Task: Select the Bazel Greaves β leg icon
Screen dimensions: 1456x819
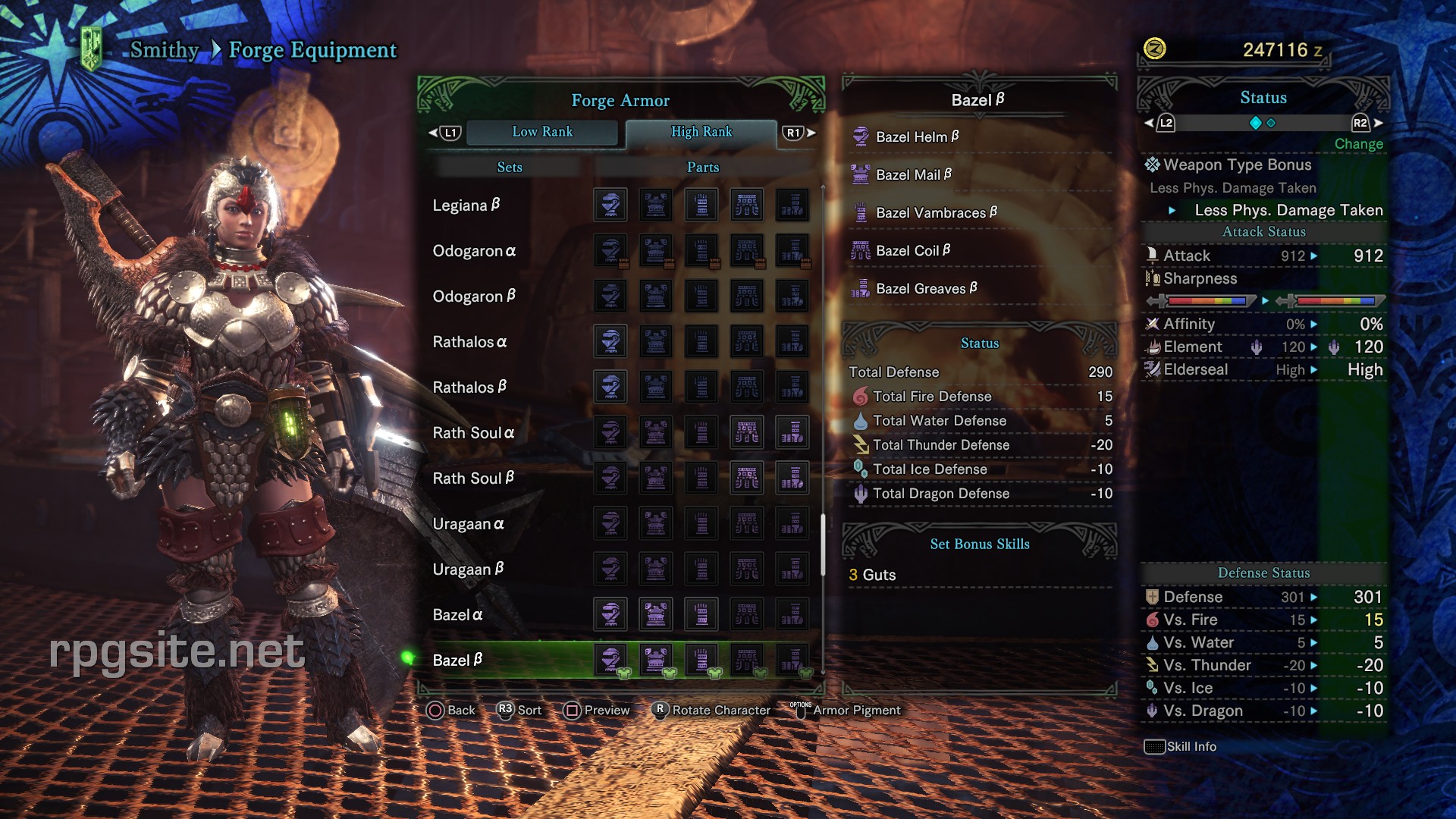Action: pos(860,288)
